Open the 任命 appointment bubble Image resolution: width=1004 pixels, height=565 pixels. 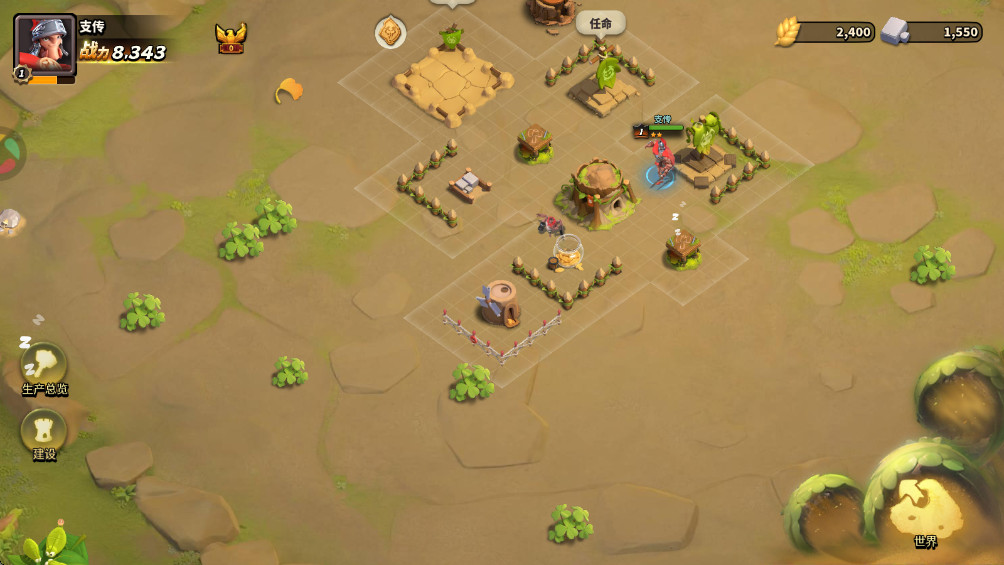tap(600, 23)
